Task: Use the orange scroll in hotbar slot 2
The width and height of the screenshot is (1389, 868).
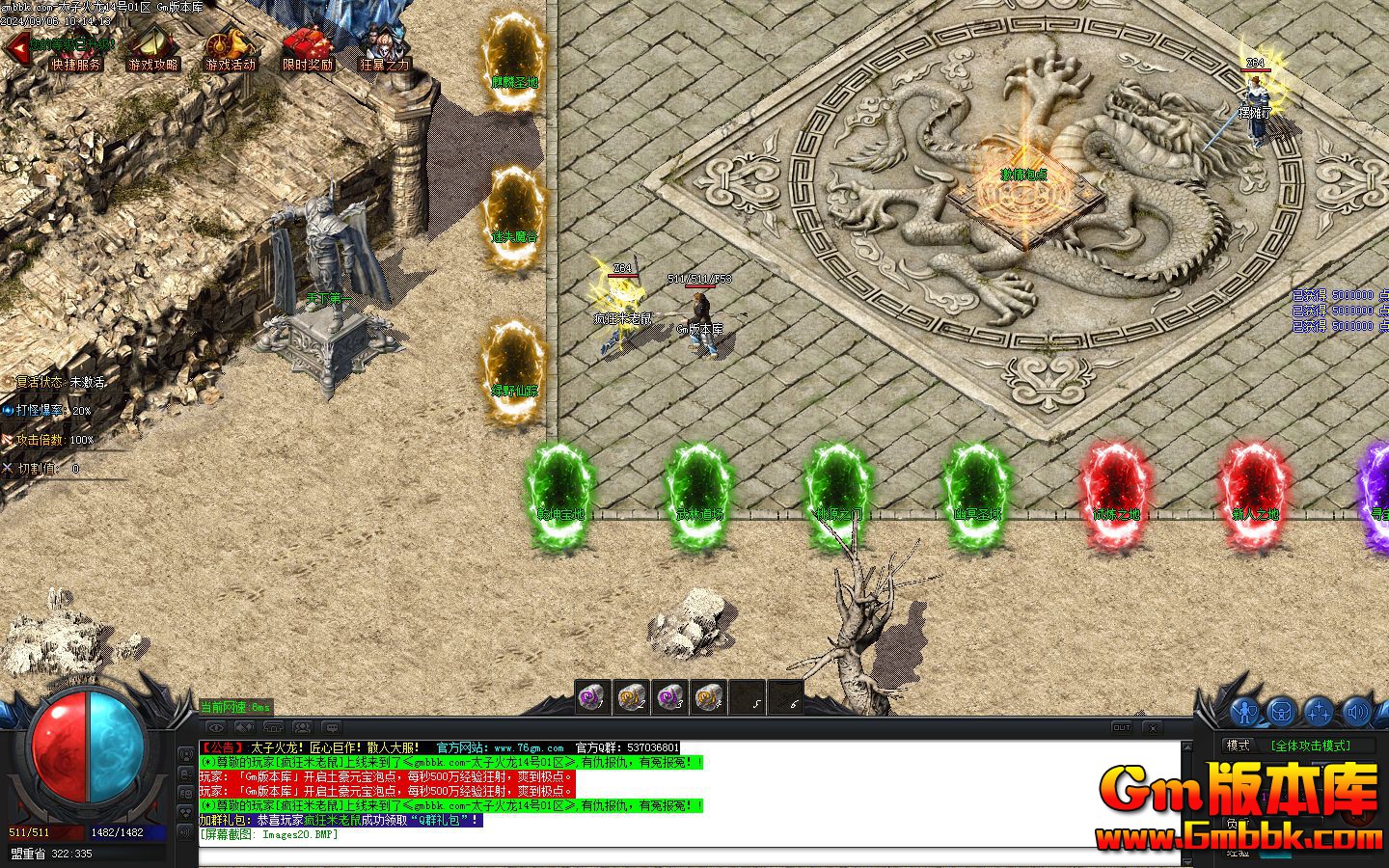Action: click(630, 696)
